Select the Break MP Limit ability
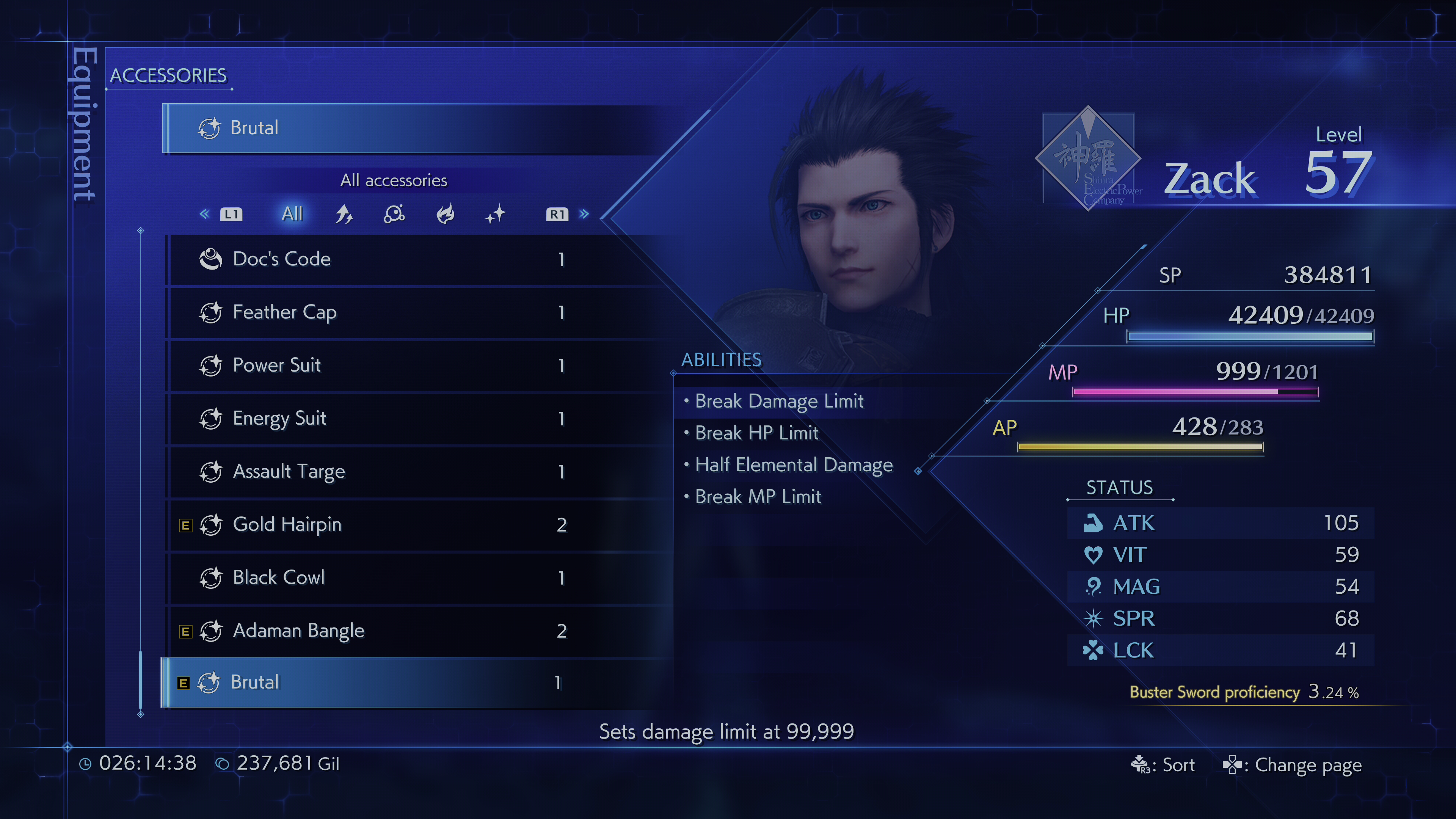Image resolution: width=1456 pixels, height=819 pixels. [758, 497]
